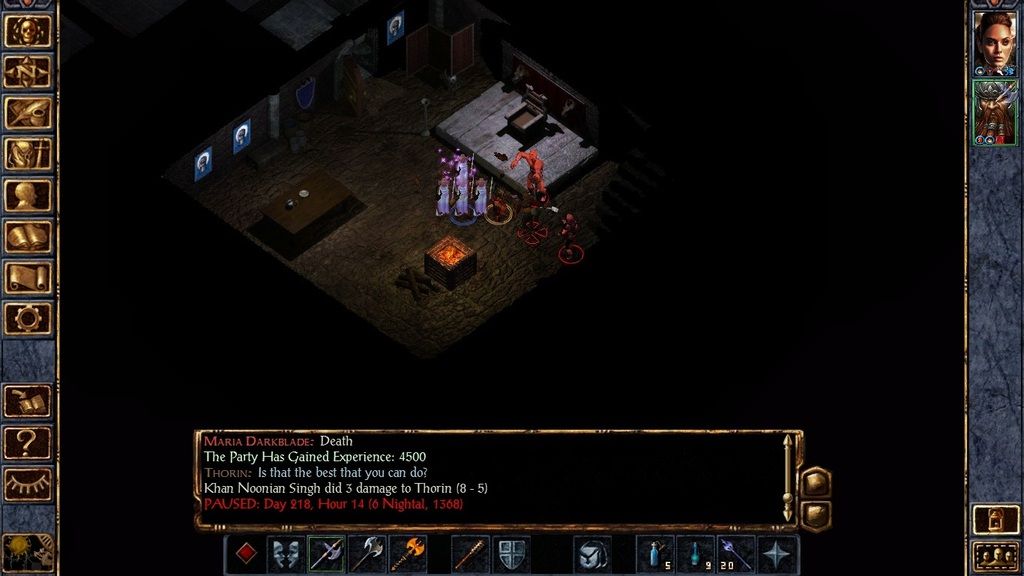Screen dimensions: 1024x576
Task: Select the woman's character portrait
Action: (x=995, y=41)
